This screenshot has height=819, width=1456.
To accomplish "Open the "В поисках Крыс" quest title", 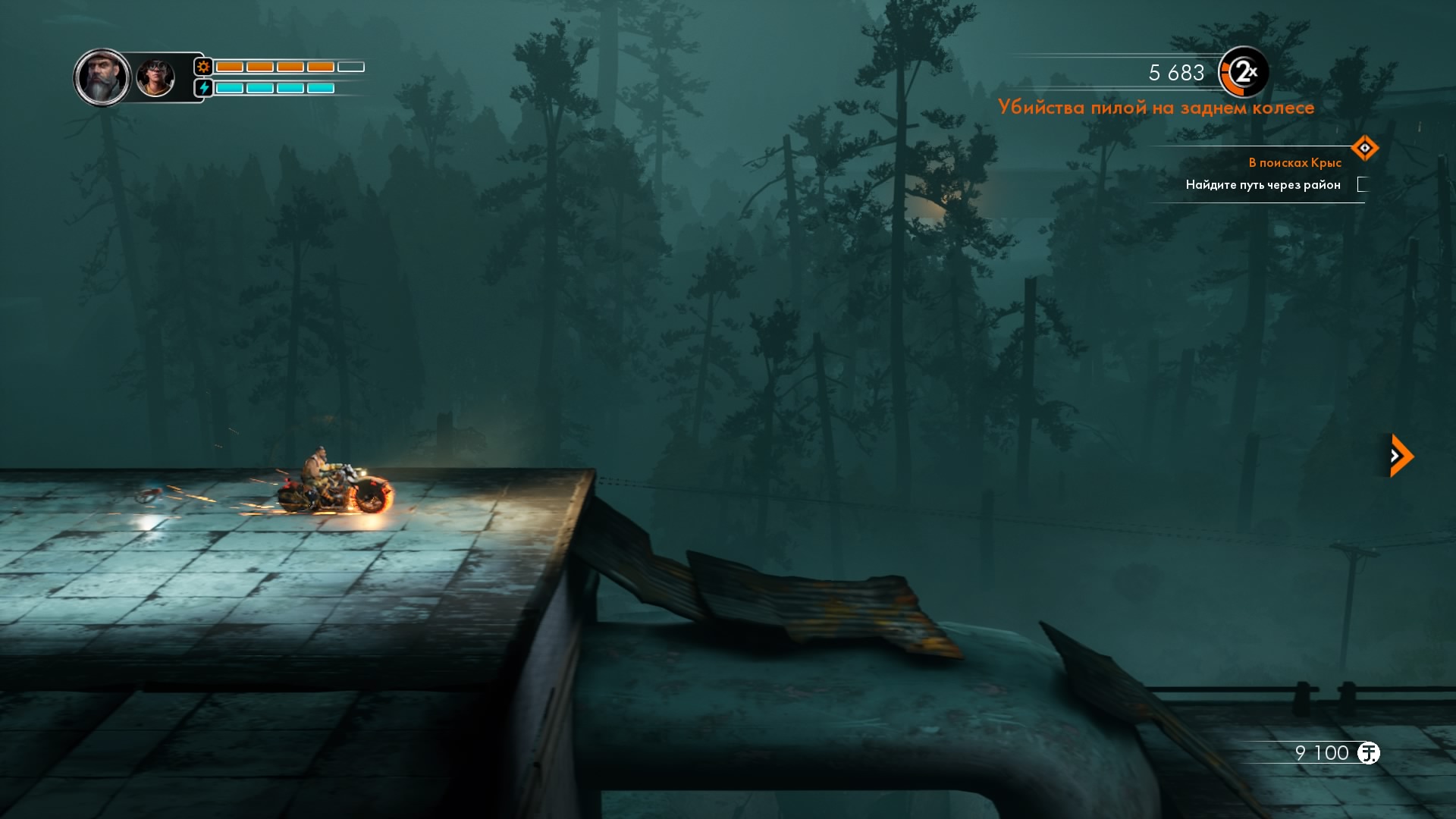I will (1294, 163).
